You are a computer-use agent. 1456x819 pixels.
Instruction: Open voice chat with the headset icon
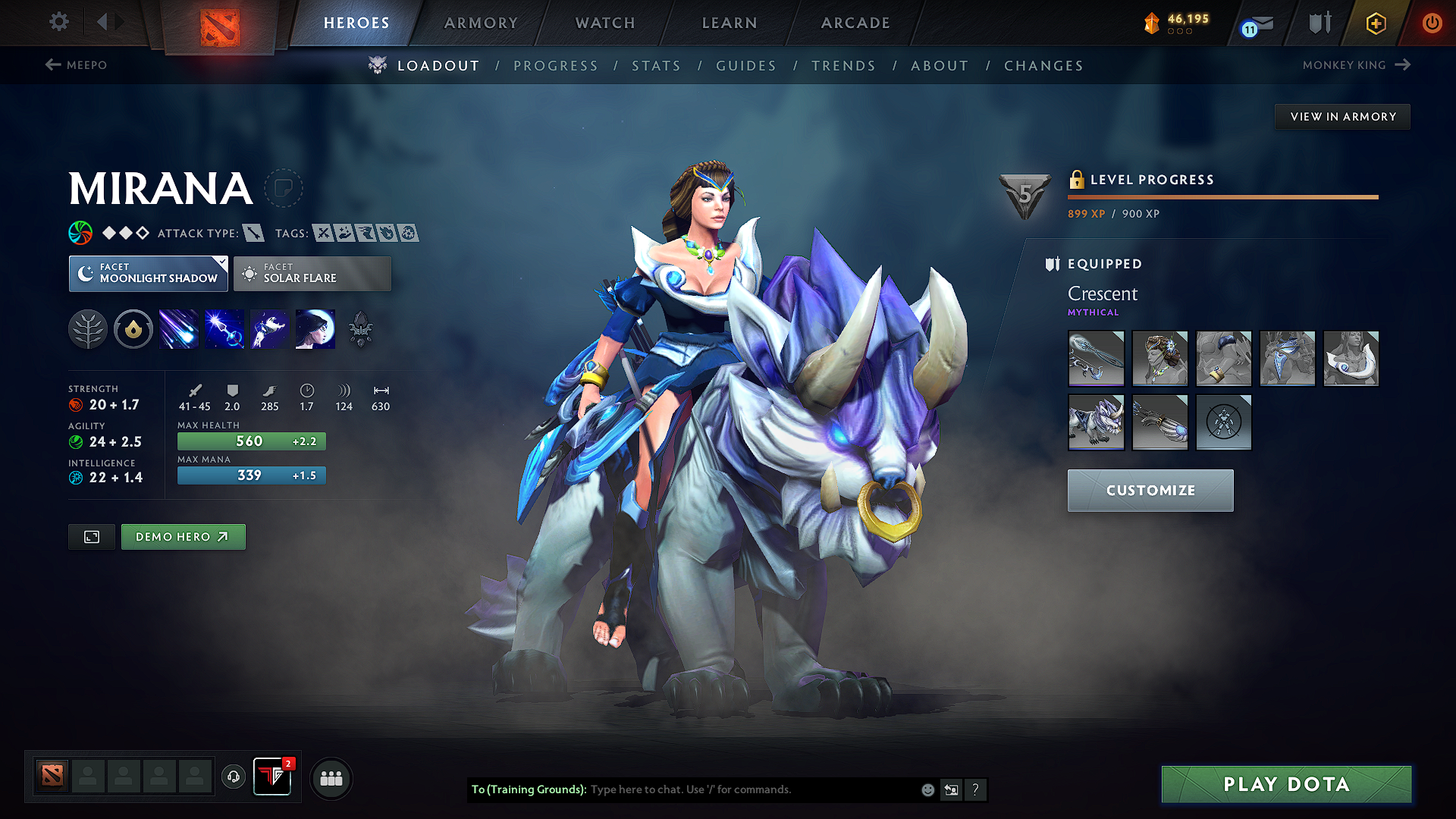[233, 778]
